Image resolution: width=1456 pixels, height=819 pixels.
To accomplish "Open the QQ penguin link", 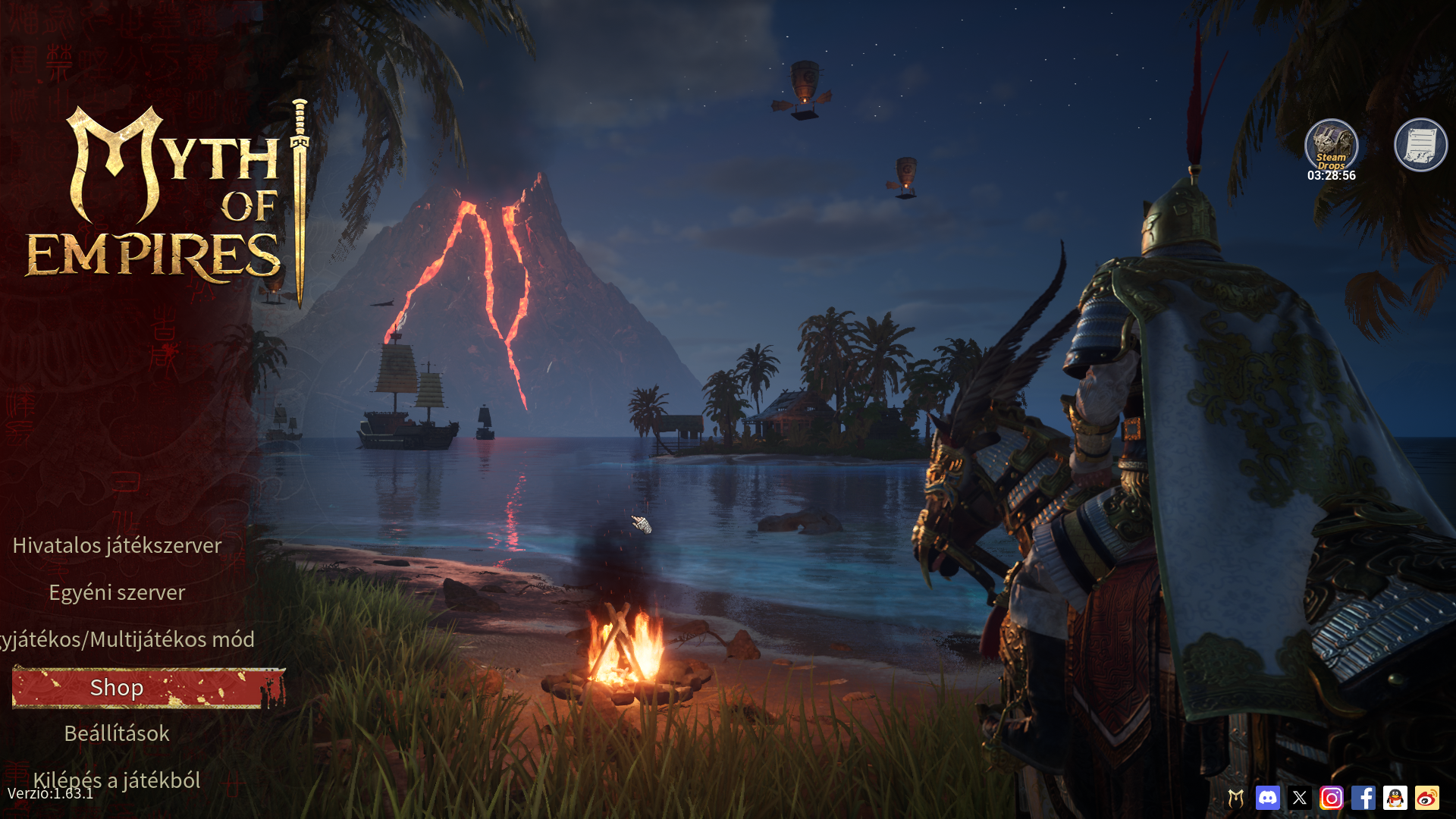I will tap(1395, 798).
